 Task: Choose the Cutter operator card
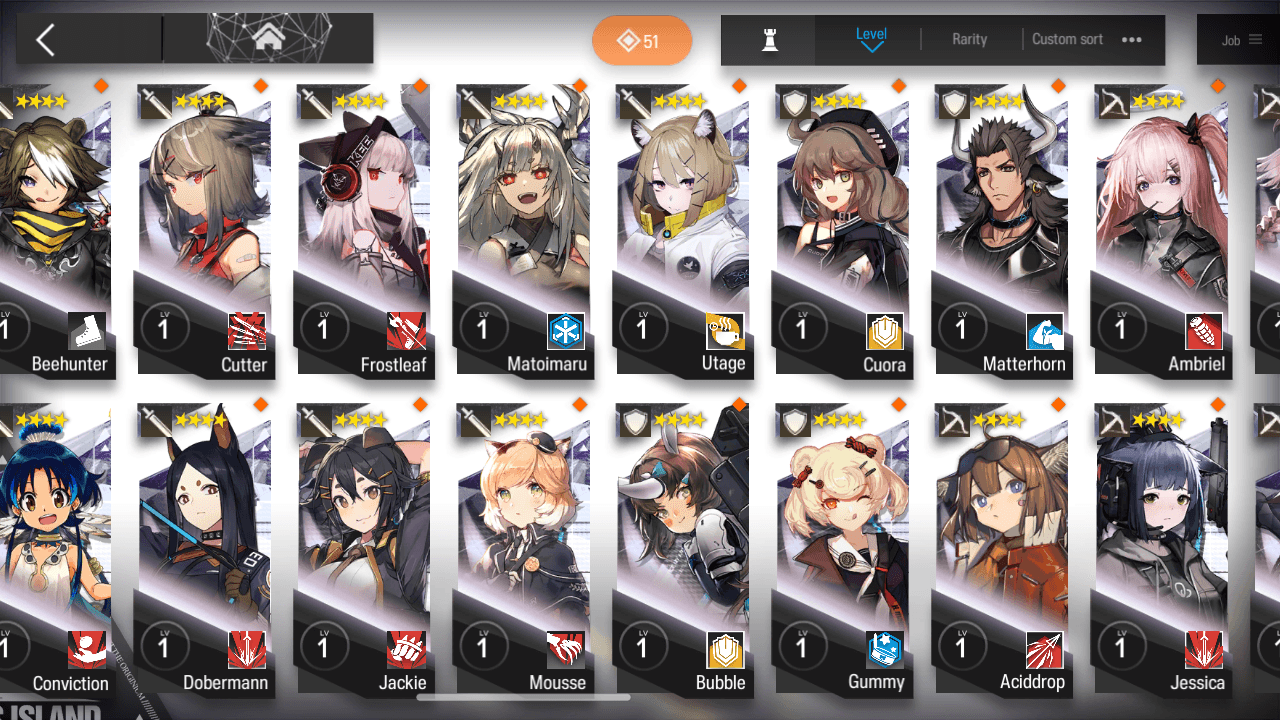(x=204, y=230)
